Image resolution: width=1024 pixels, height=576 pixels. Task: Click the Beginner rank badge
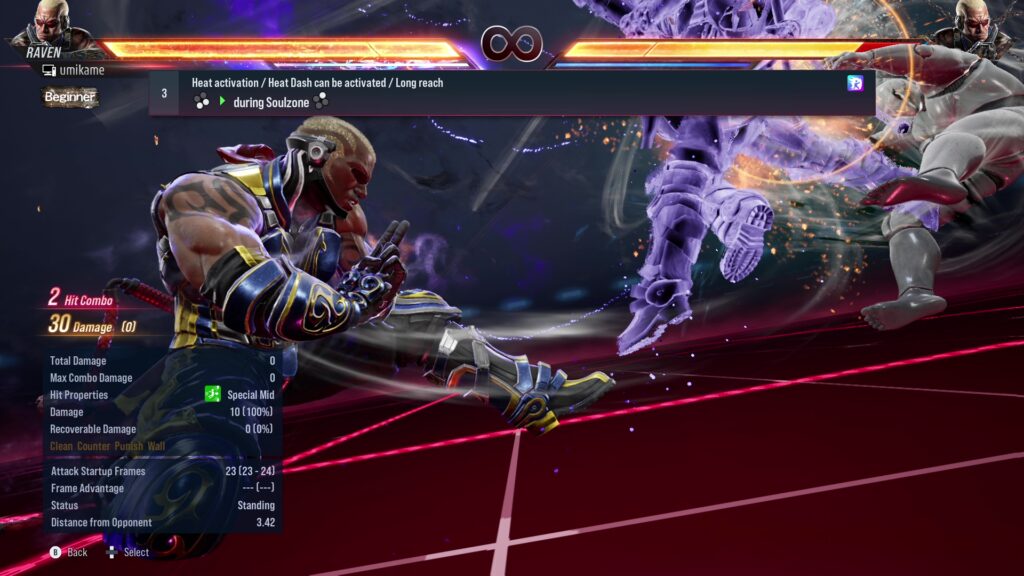click(70, 97)
